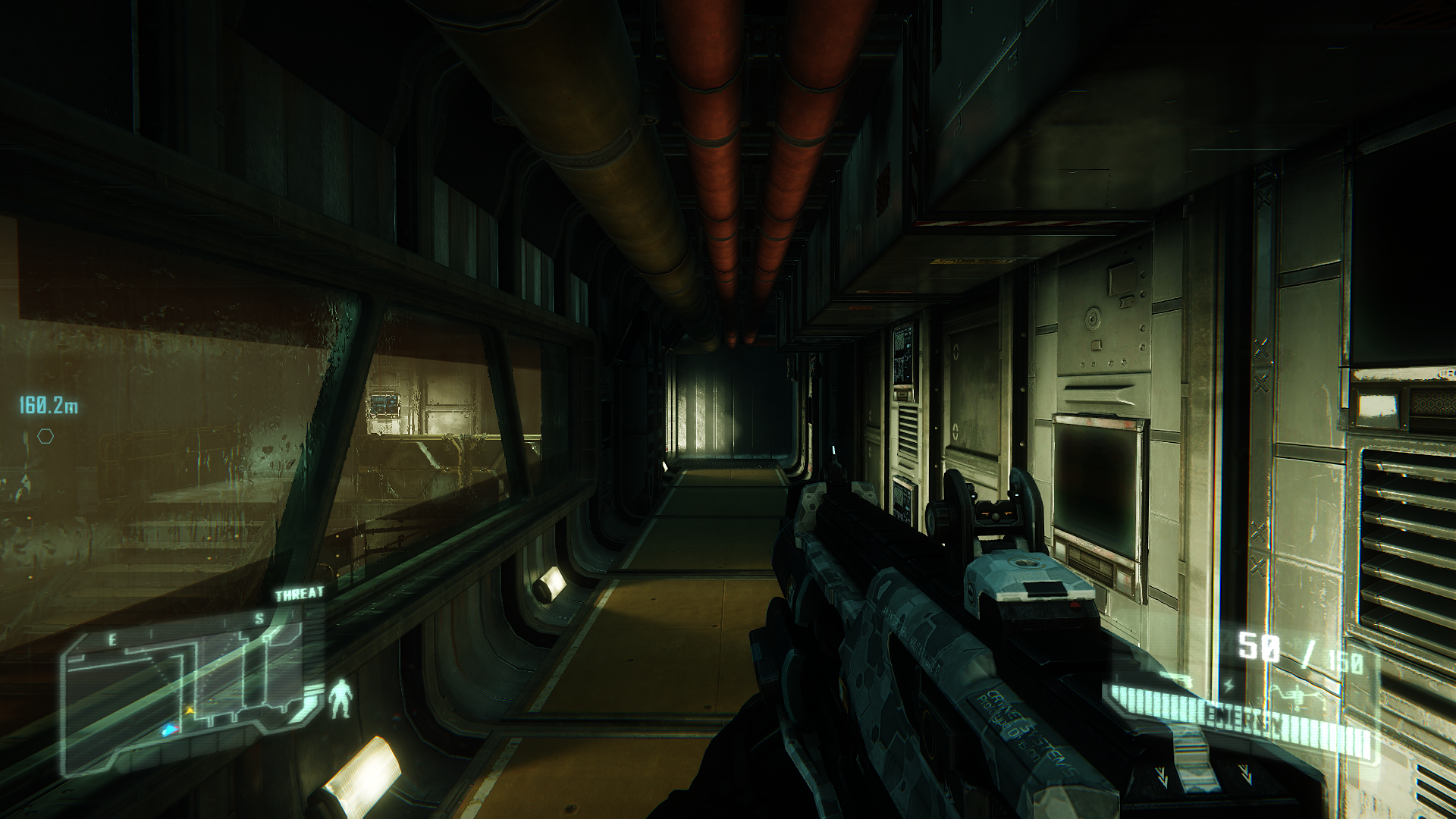Click the blue player arrow on the THREAT radar
Viewport: 1456px width, 819px height.
tap(169, 729)
